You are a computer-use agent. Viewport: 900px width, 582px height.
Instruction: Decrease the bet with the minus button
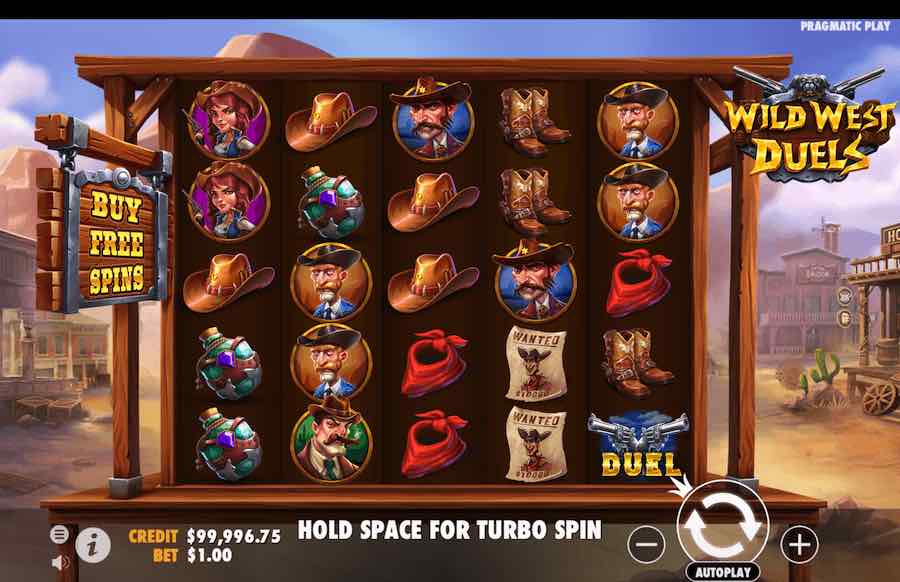tap(648, 544)
